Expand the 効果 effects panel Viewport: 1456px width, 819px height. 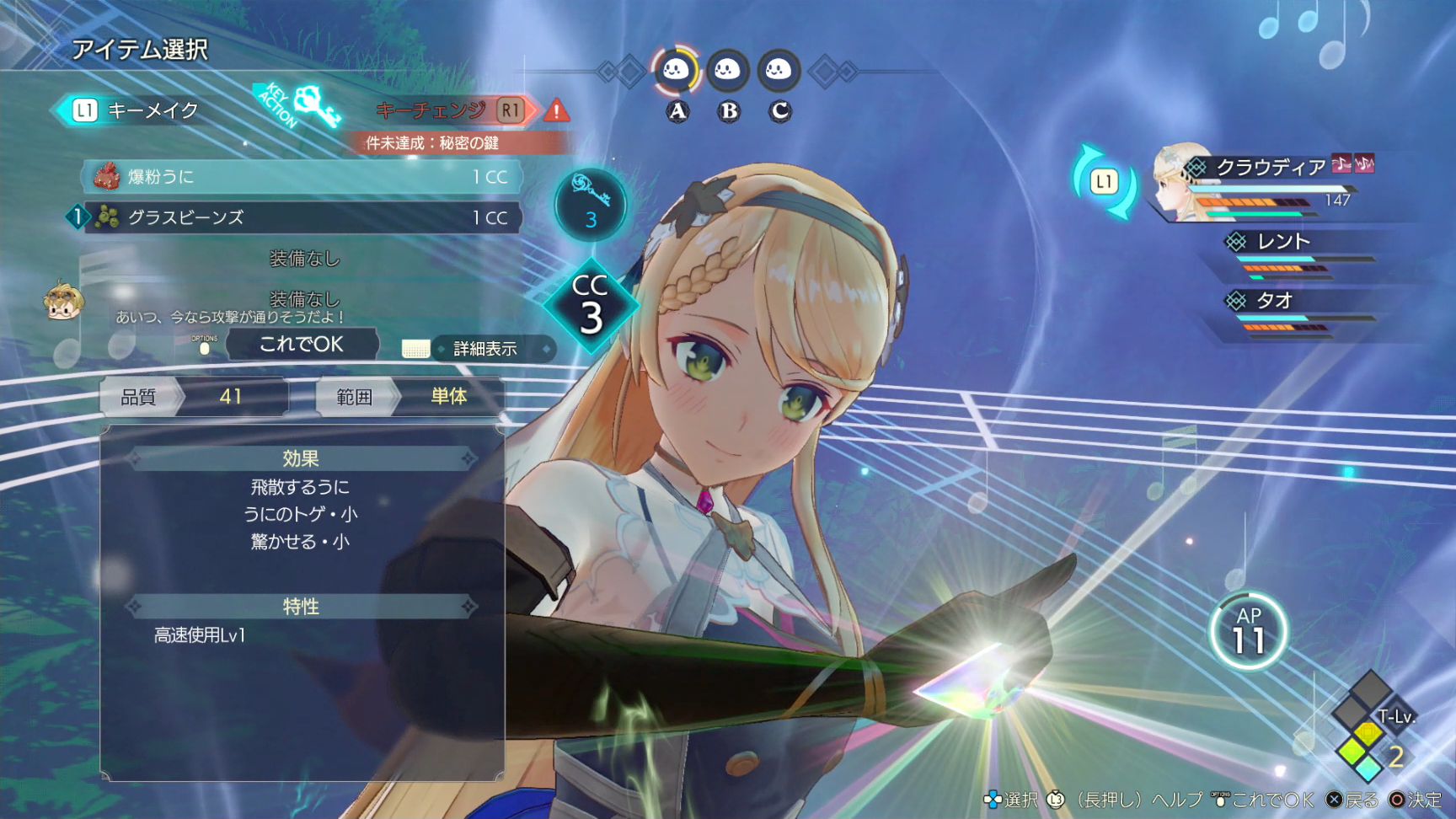[303, 458]
